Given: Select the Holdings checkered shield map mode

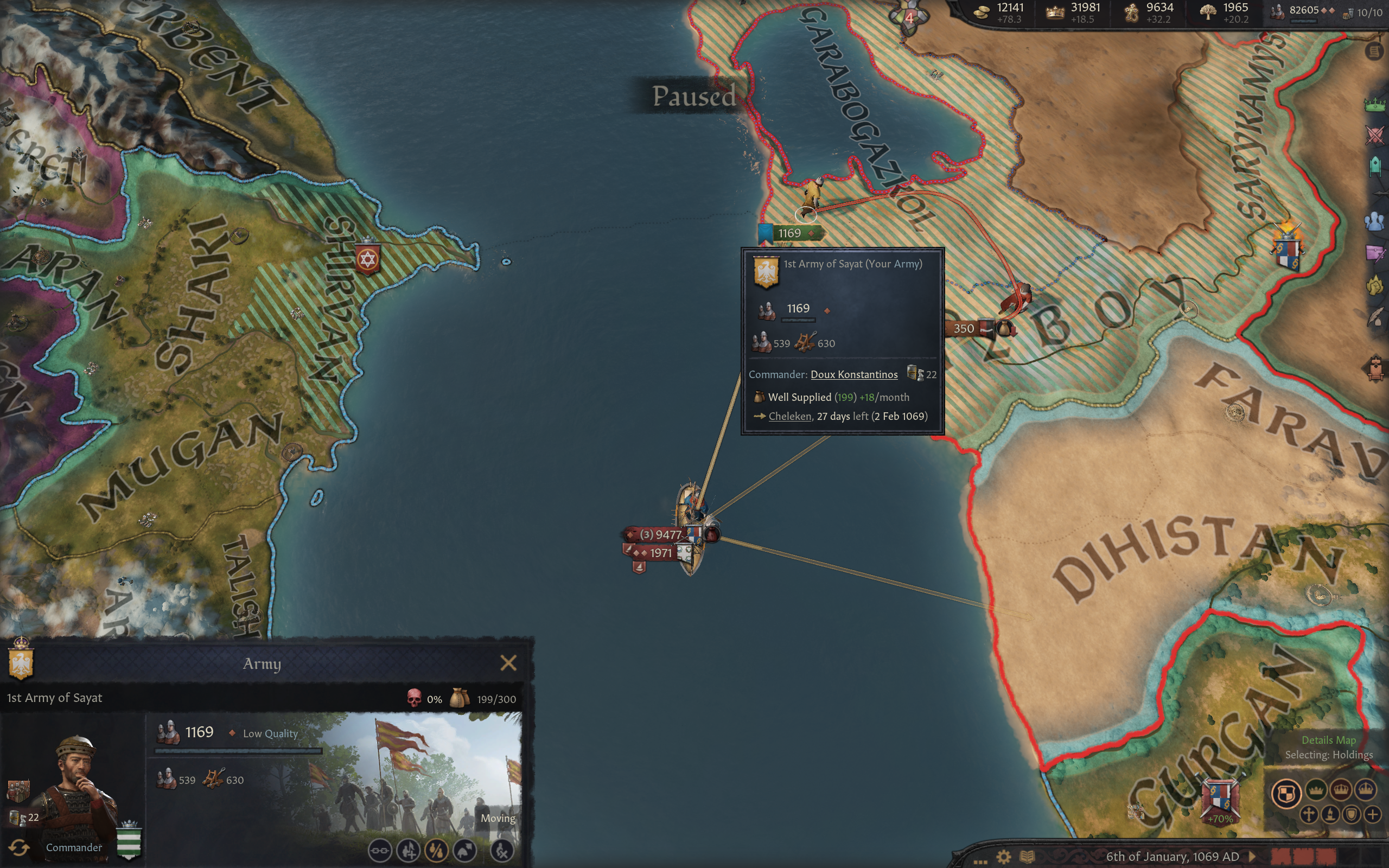Looking at the screenshot, I should [1286, 794].
